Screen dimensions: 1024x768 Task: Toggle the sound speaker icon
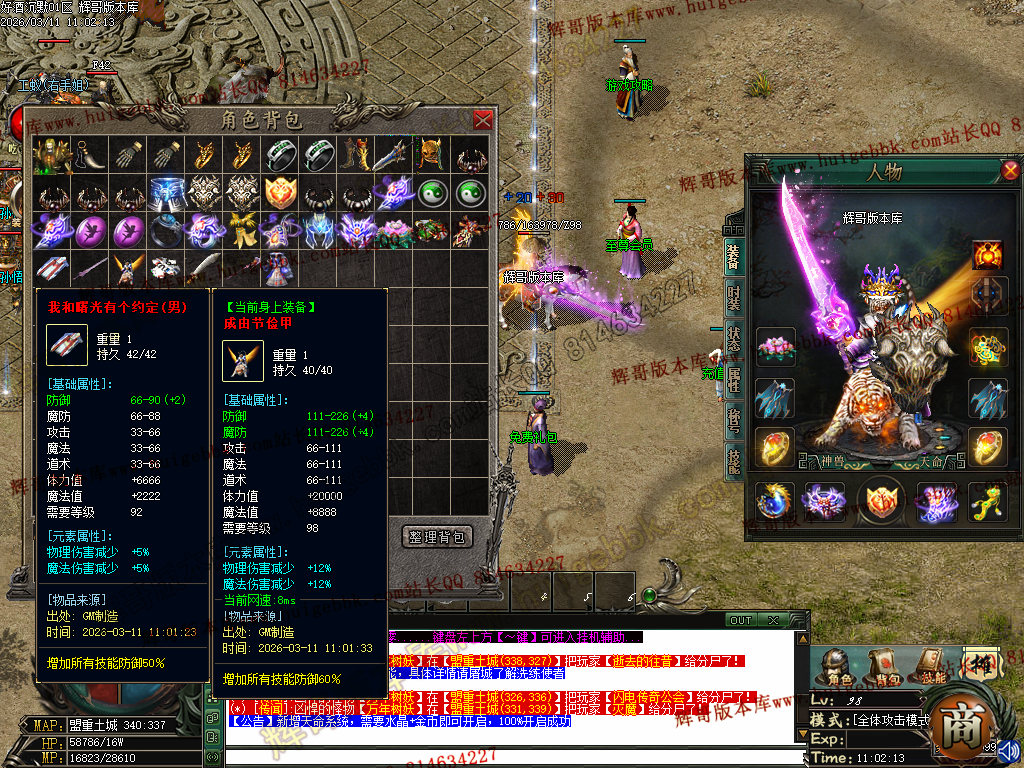[1008, 749]
